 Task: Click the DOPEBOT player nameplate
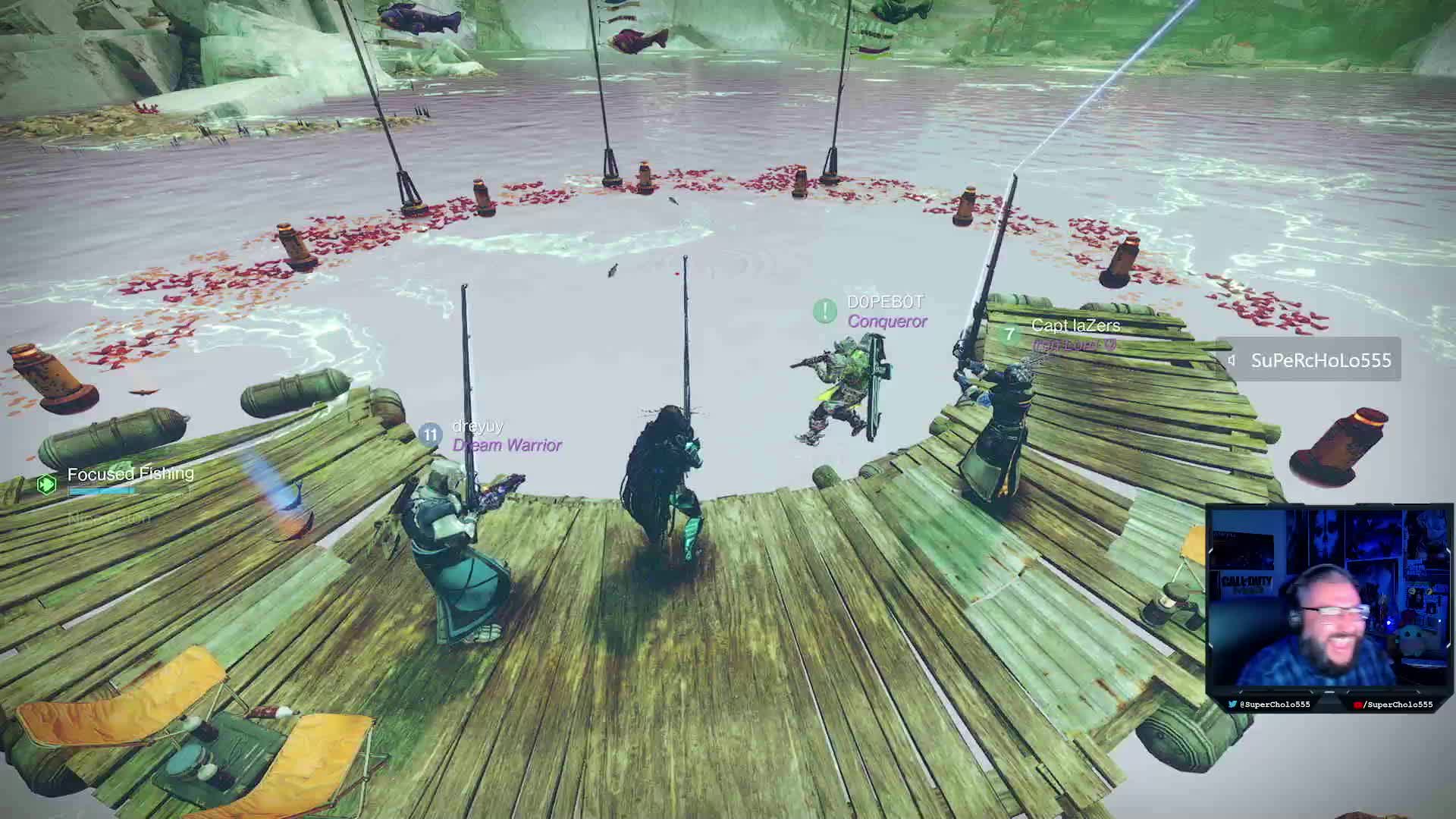(x=885, y=303)
